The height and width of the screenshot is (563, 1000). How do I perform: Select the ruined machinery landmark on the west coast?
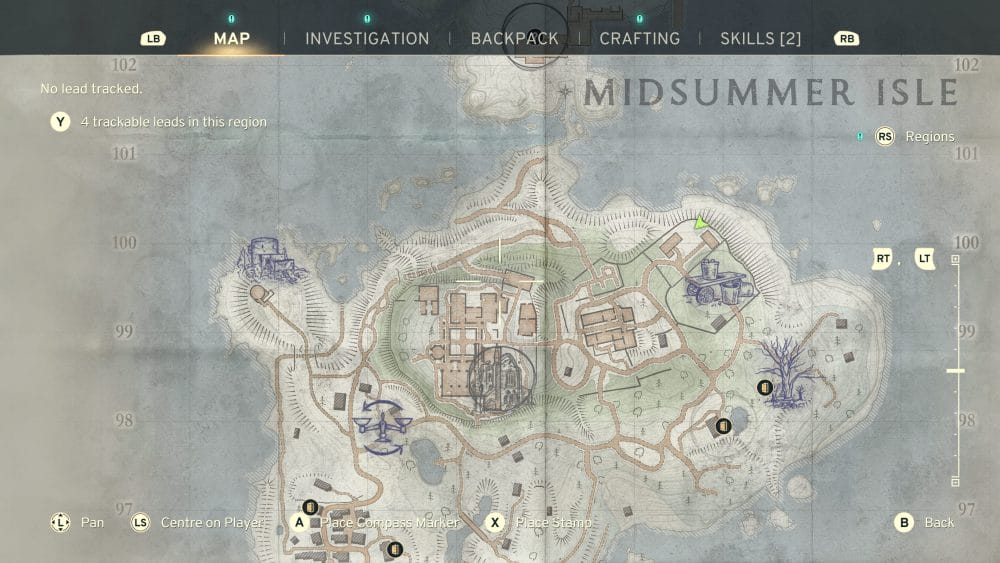[267, 262]
